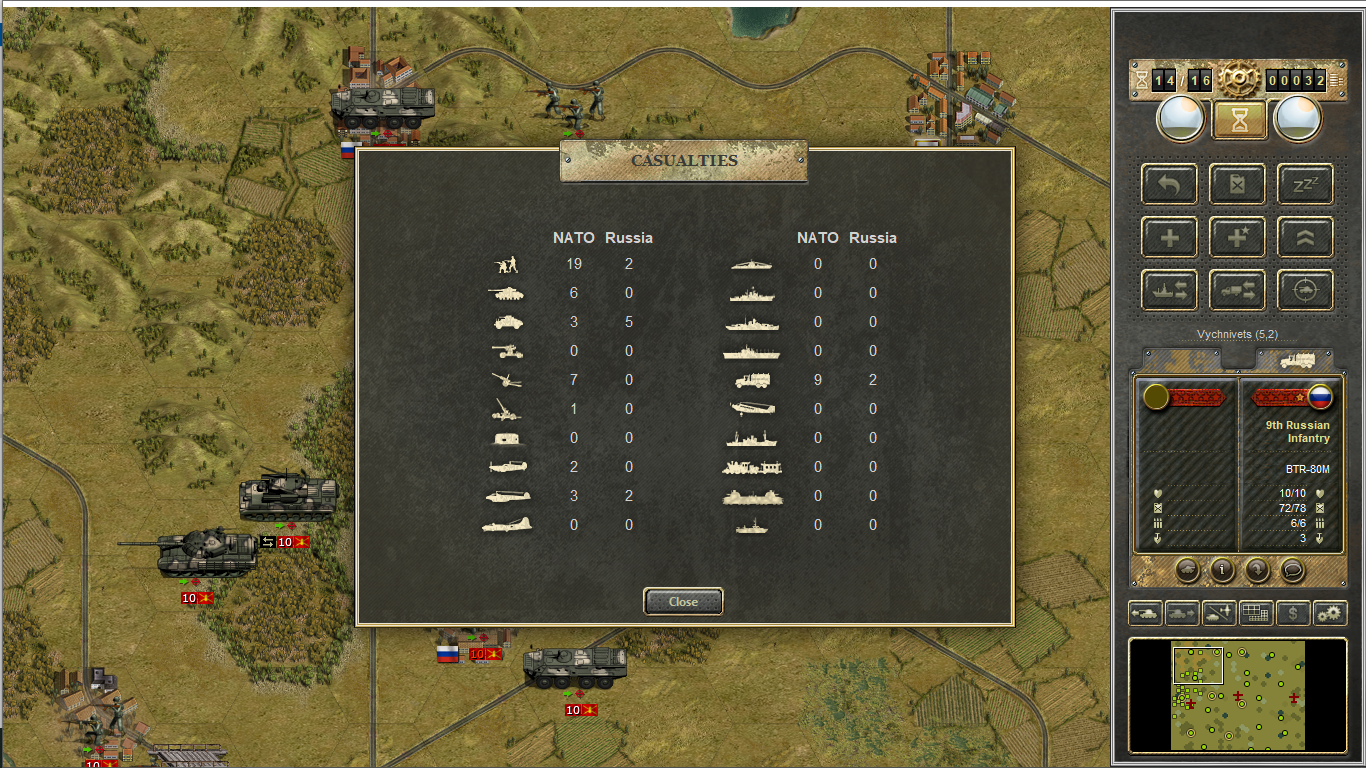Screen dimensions: 1366x768
Task: Upgrade the unit with the chevrons button
Action: pos(1305,237)
